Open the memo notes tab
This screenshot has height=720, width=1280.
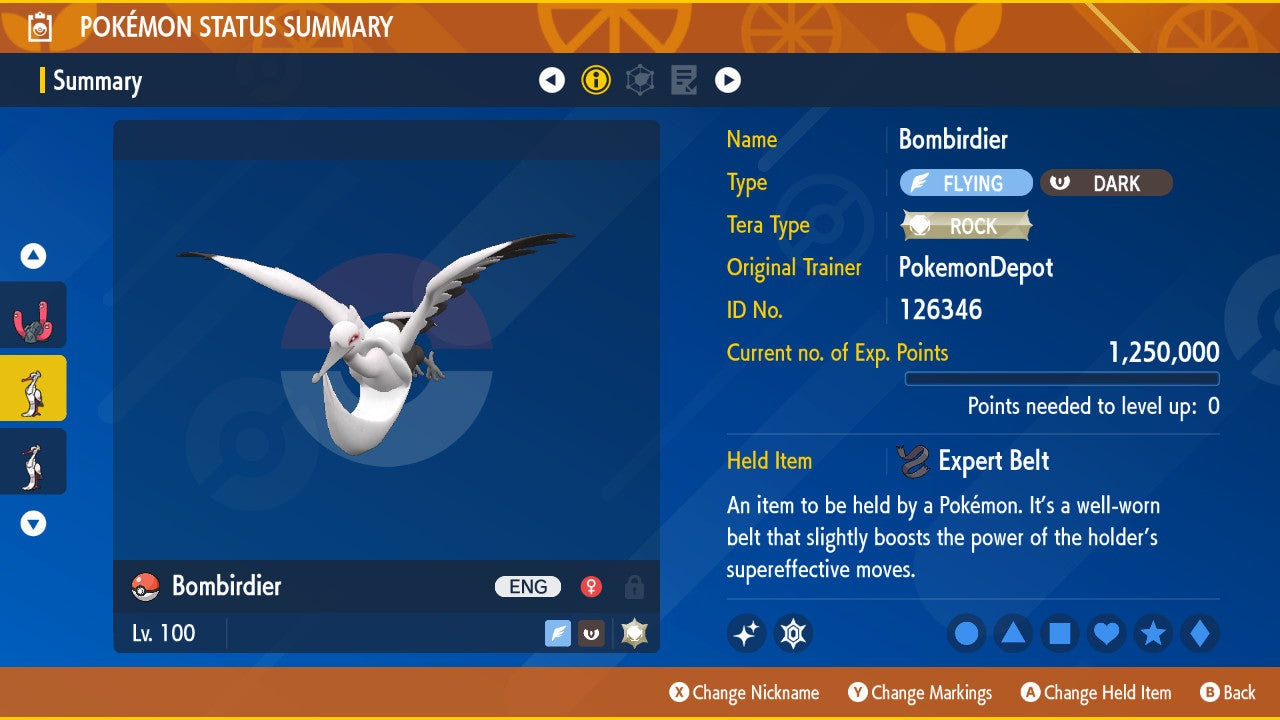(x=684, y=80)
